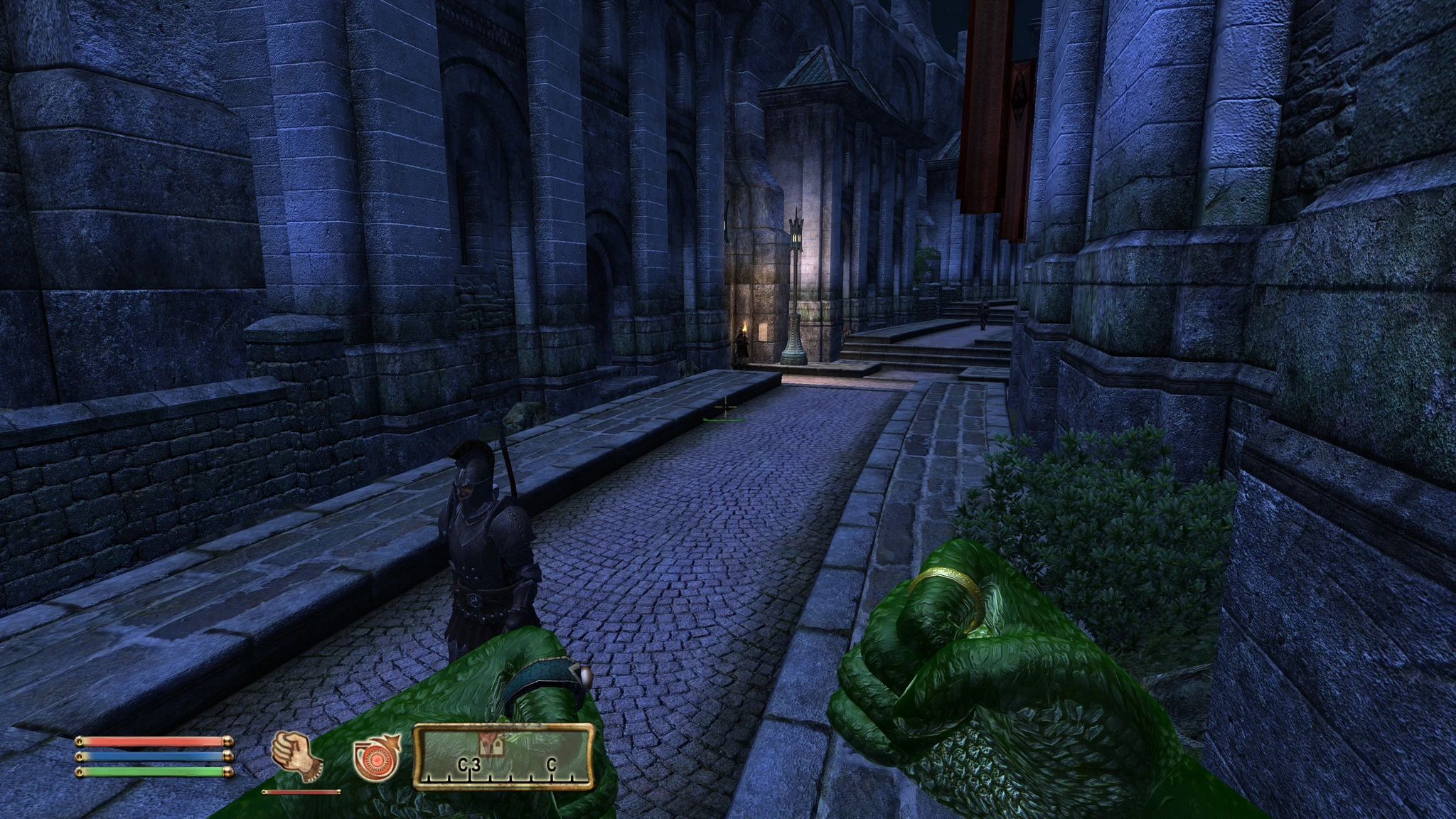Viewport: 1456px width, 819px height.
Task: Click the tick mark below the C3 label
Action: tap(470, 776)
